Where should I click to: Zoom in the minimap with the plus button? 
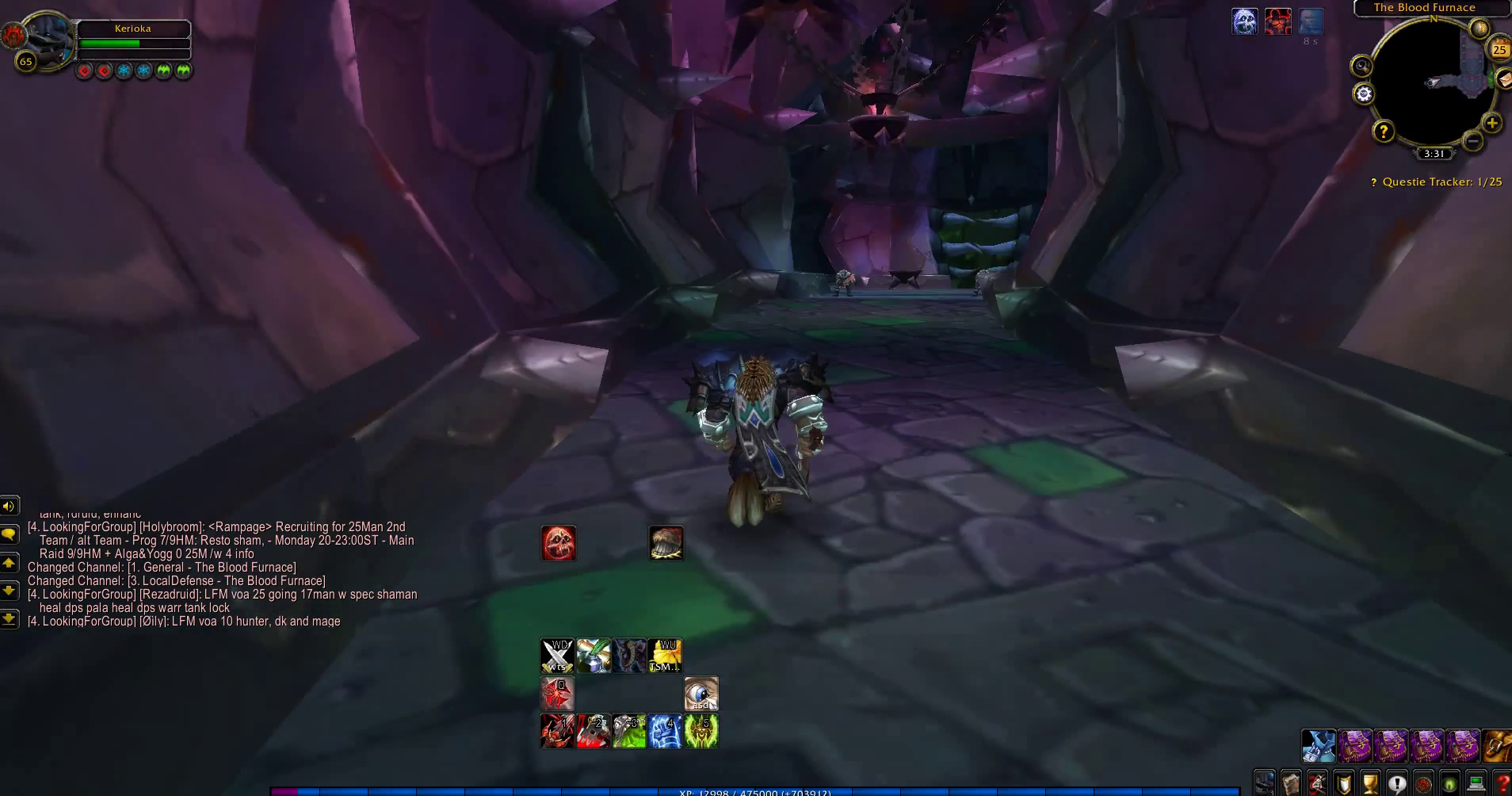pos(1491,124)
